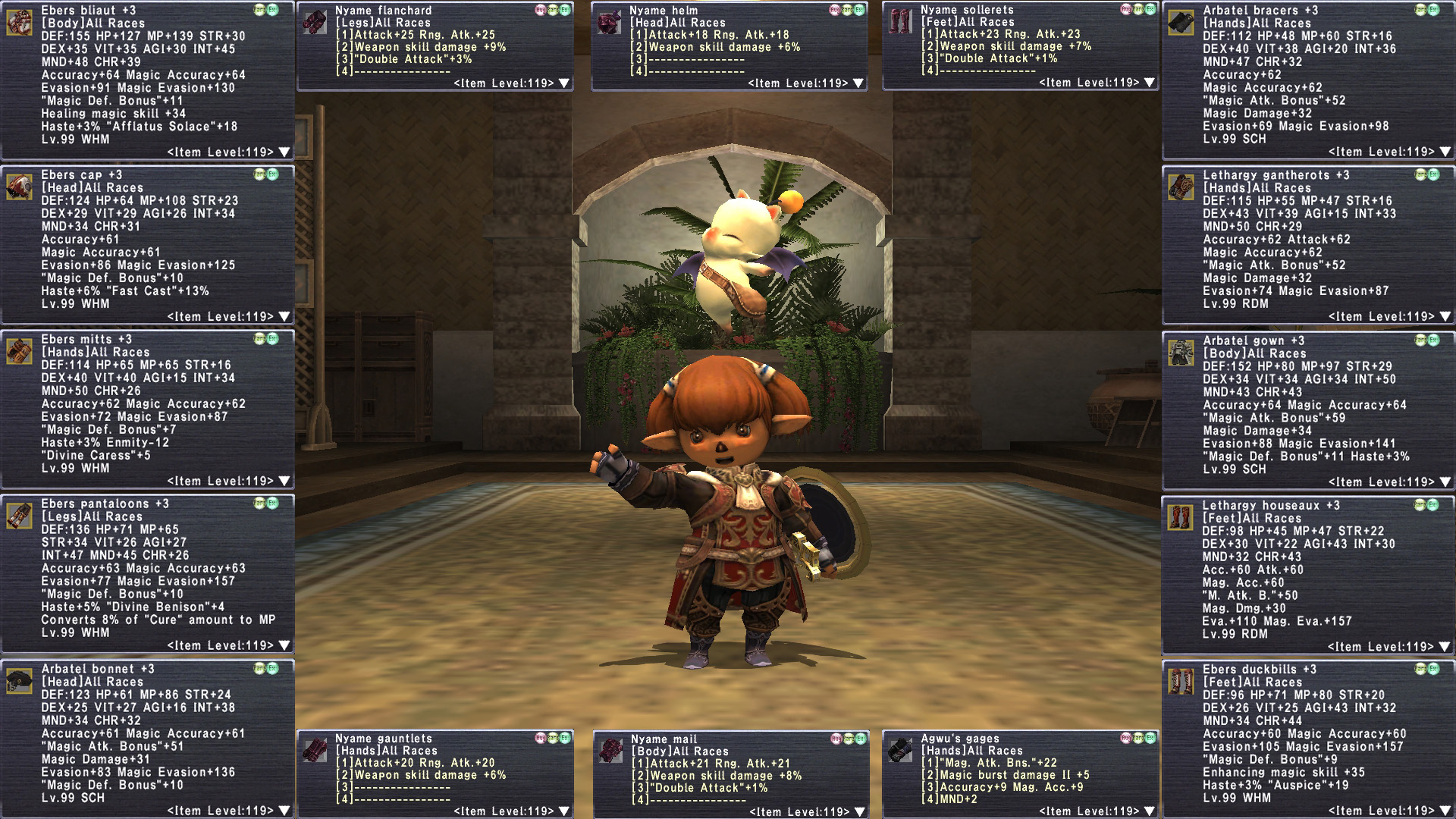Expand the Ebers bliaut +3 item level arrow
The width and height of the screenshot is (1456, 819).
tap(284, 152)
